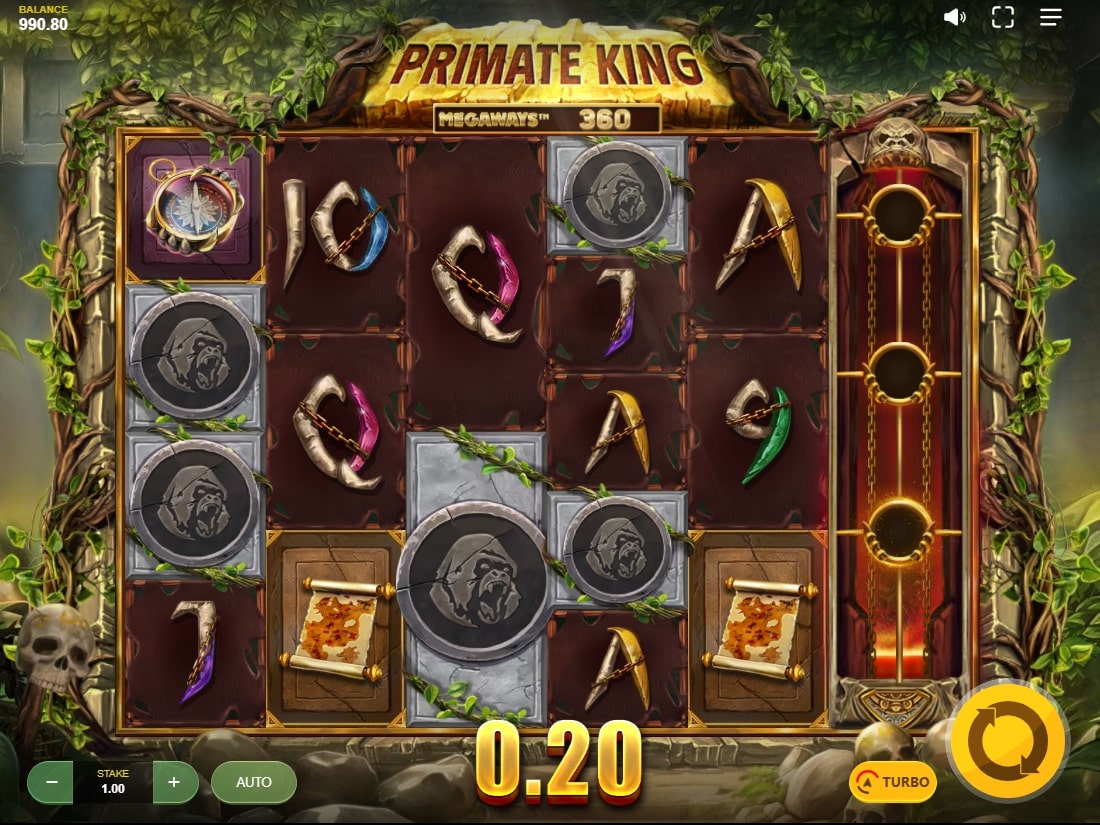Open the Auto spin options
Viewport: 1100px width, 825px height.
254,782
